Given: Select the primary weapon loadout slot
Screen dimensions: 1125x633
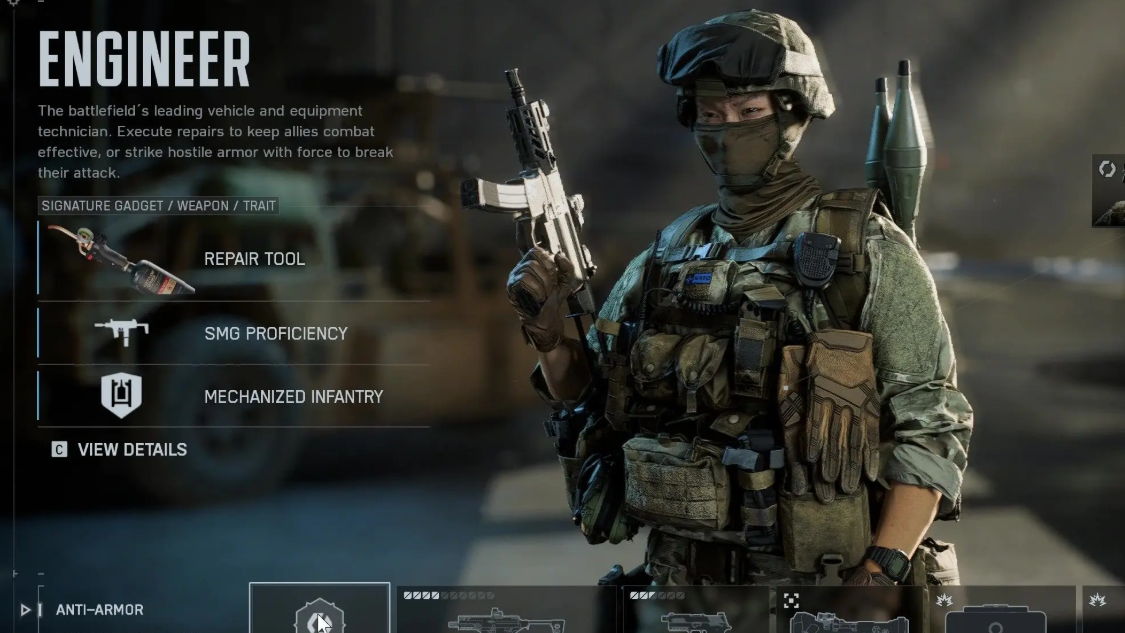Looking at the screenshot, I should pyautogui.click(x=506, y=611).
